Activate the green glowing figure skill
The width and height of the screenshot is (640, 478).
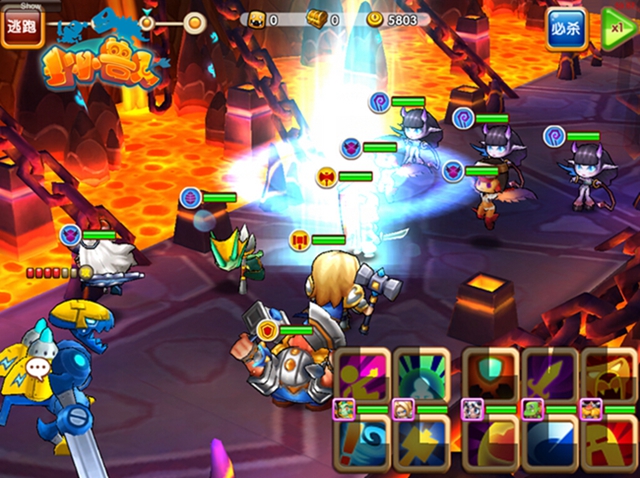click(x=420, y=376)
